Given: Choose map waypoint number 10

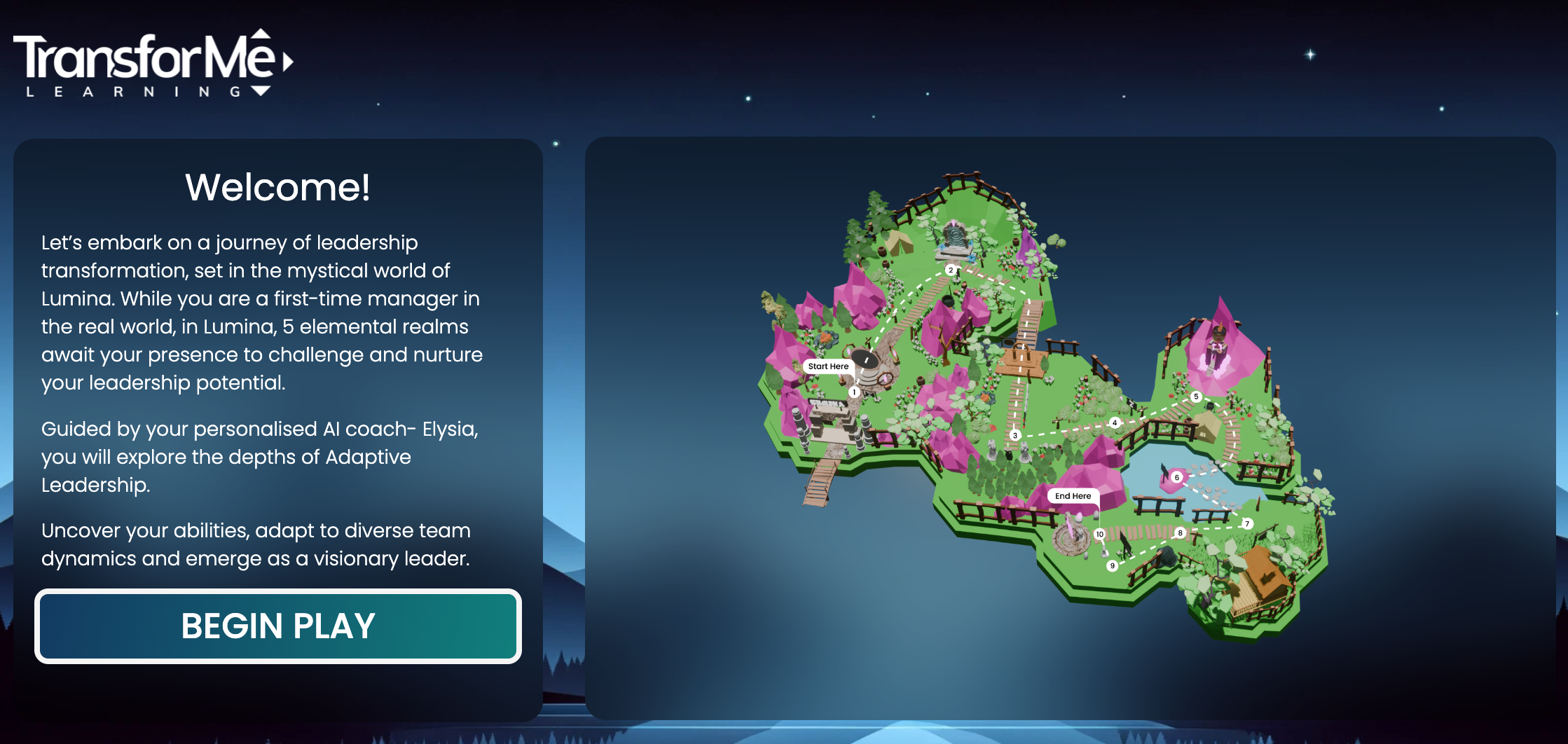Looking at the screenshot, I should point(1099,535).
